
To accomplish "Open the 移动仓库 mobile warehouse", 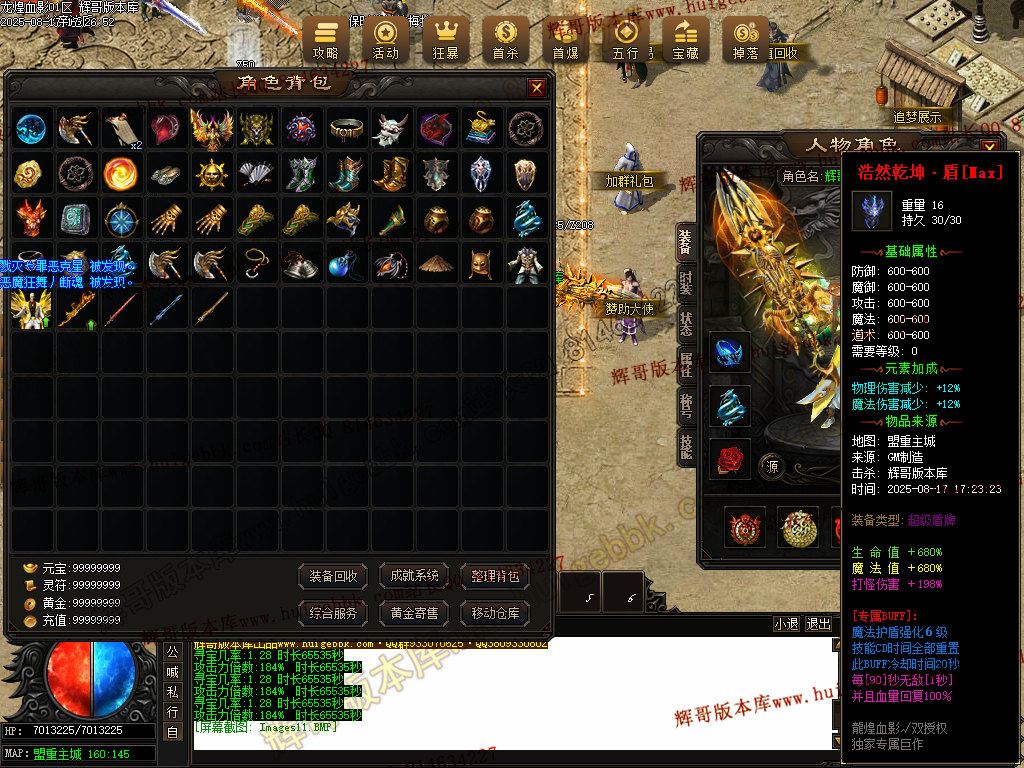I will point(494,613).
